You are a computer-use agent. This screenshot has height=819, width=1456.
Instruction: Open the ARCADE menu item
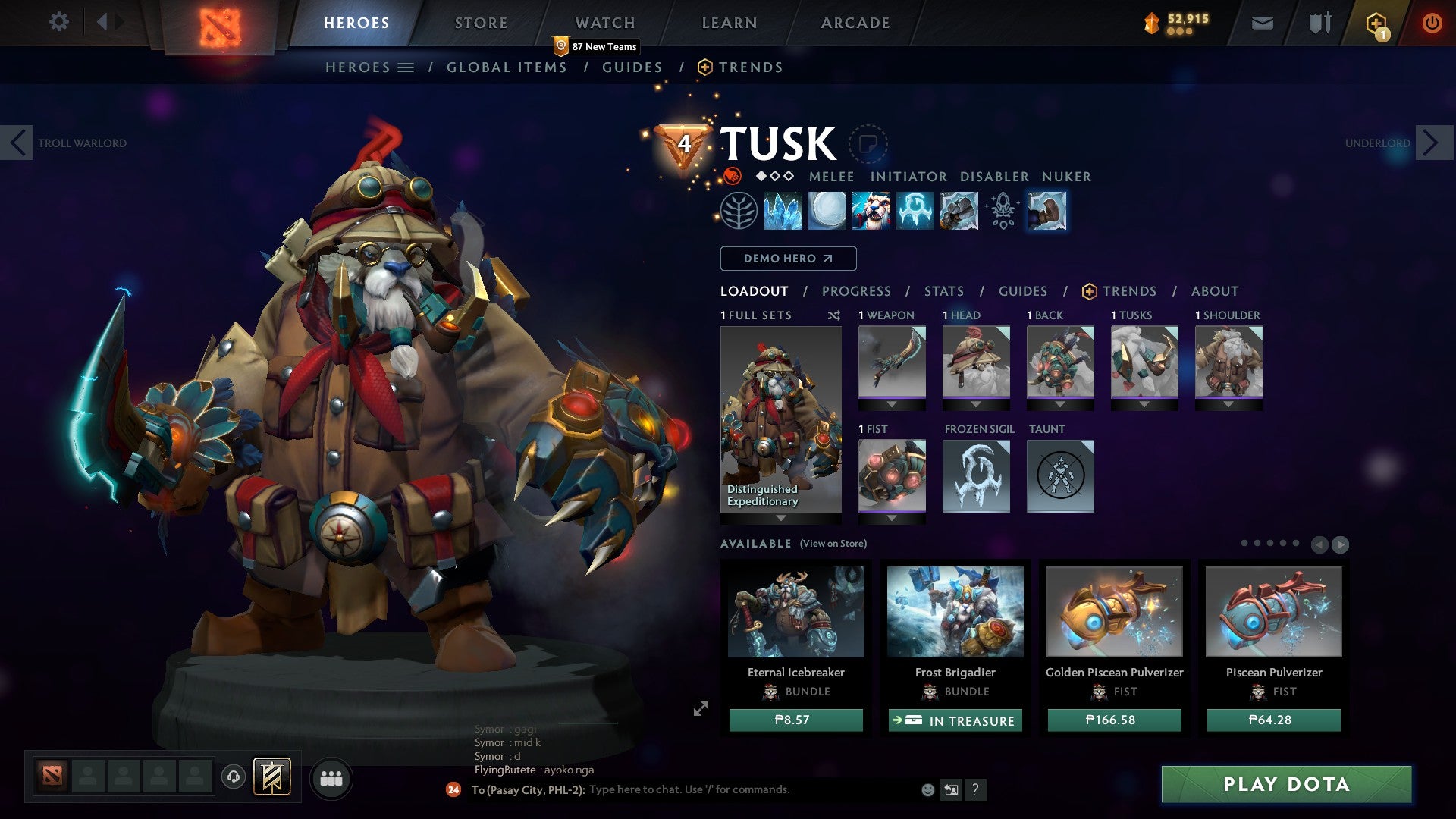pos(855,22)
